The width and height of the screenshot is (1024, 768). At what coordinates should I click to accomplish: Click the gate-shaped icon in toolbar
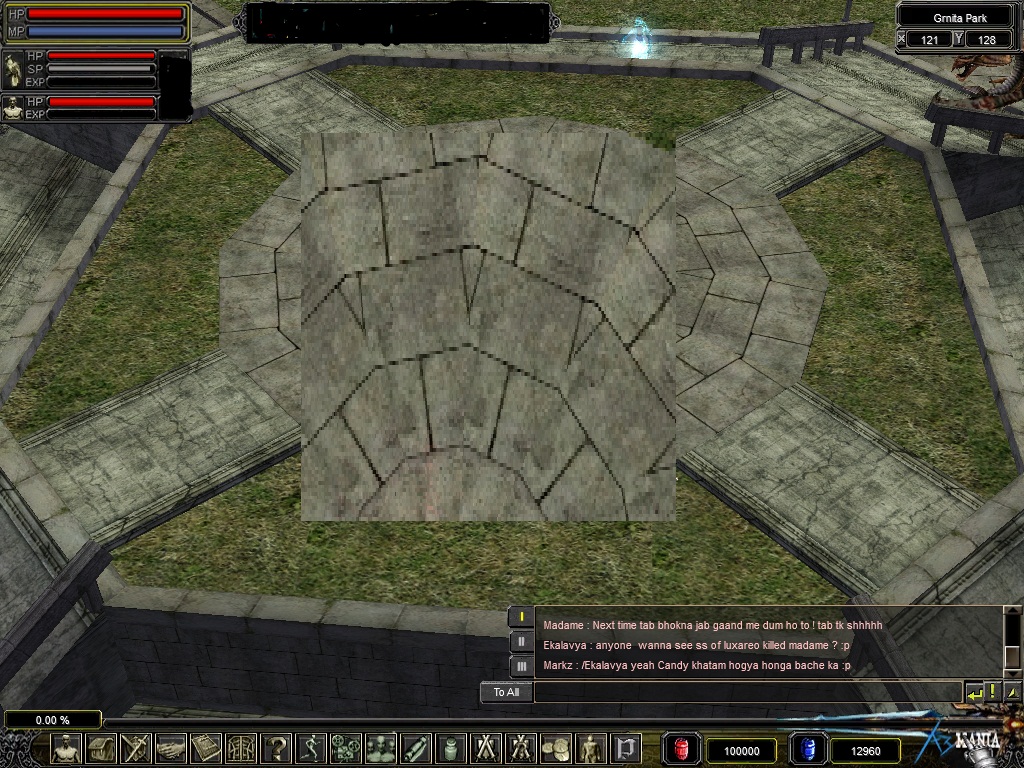point(626,748)
